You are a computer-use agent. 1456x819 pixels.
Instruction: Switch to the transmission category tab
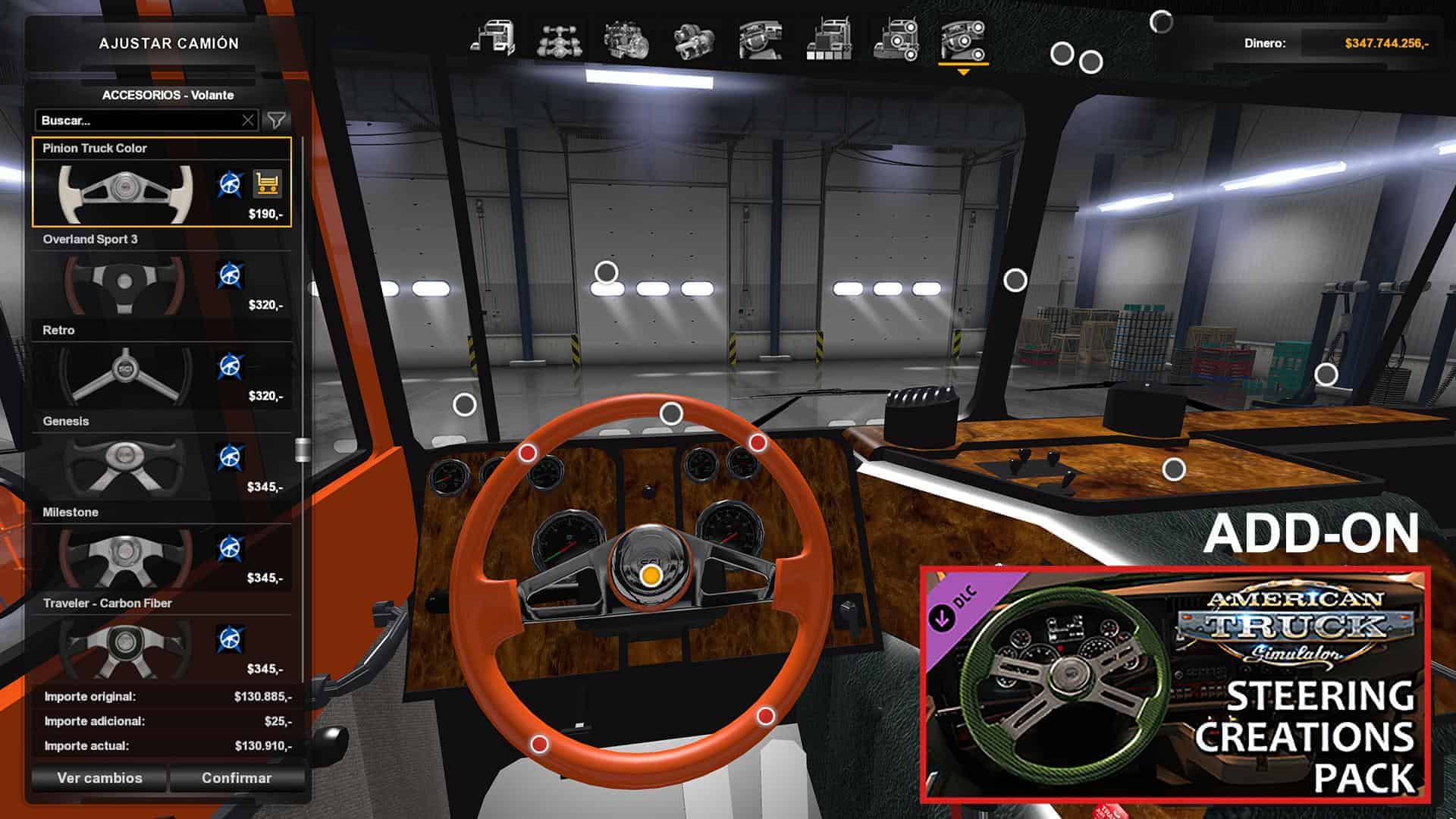tap(693, 39)
